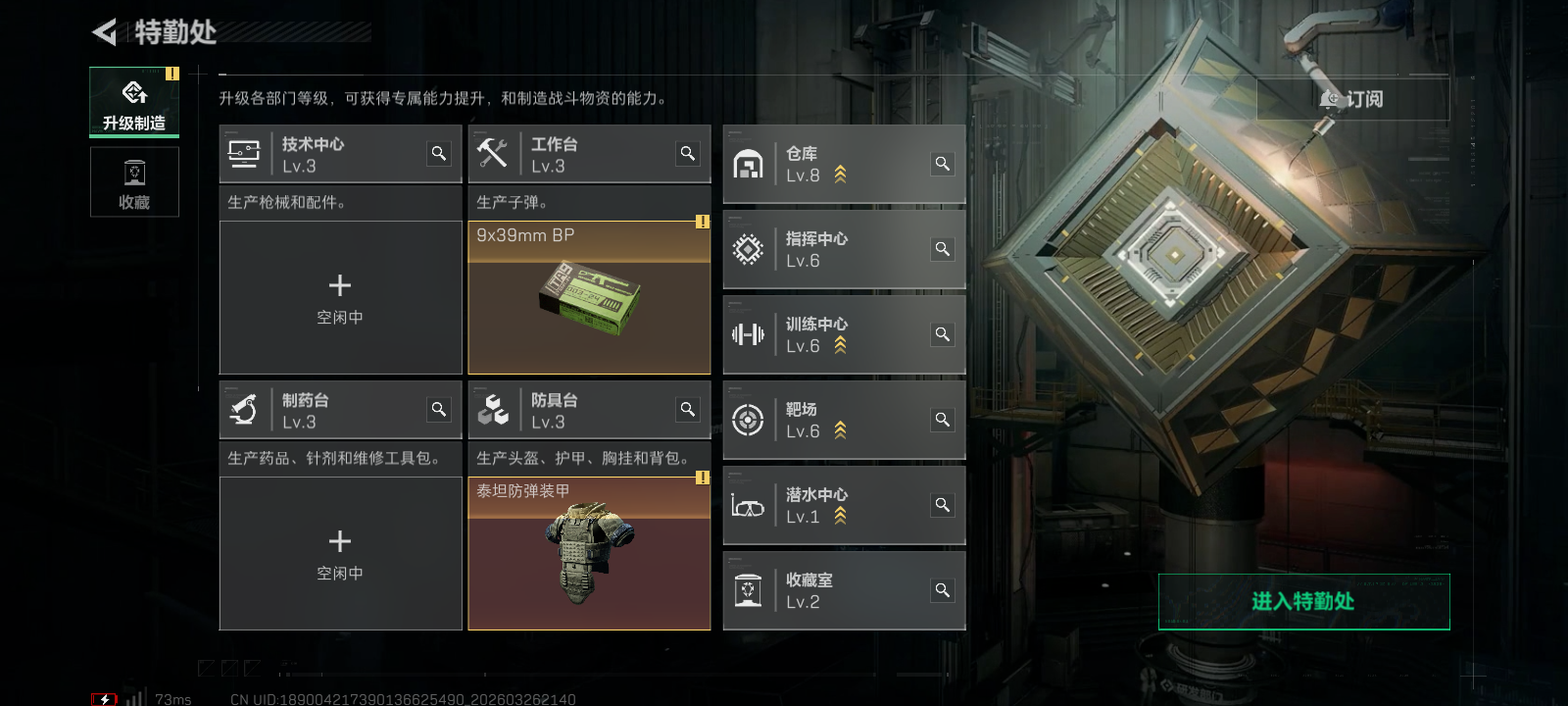
Task: Select the 9x39mm BP ammo production slot
Action: [589, 297]
